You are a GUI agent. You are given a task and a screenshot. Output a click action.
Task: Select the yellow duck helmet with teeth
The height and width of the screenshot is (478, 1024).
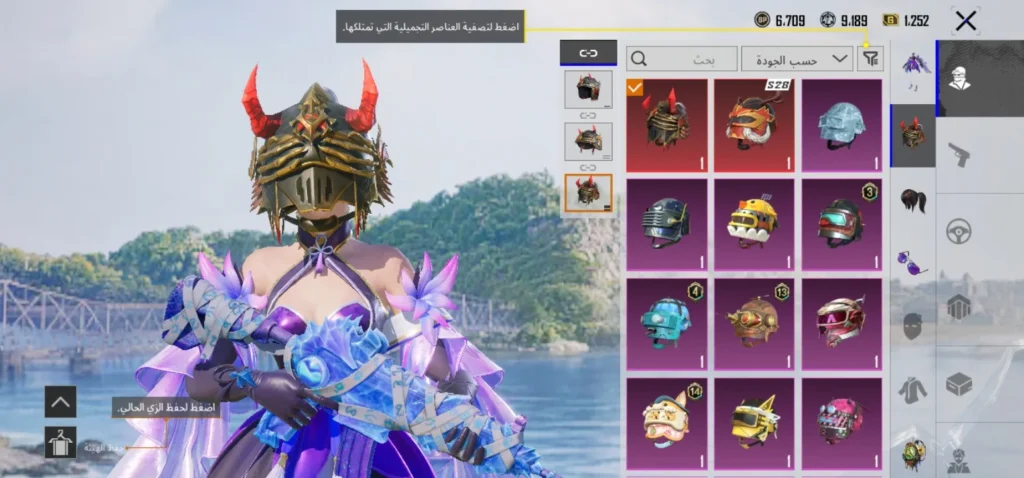point(754,223)
